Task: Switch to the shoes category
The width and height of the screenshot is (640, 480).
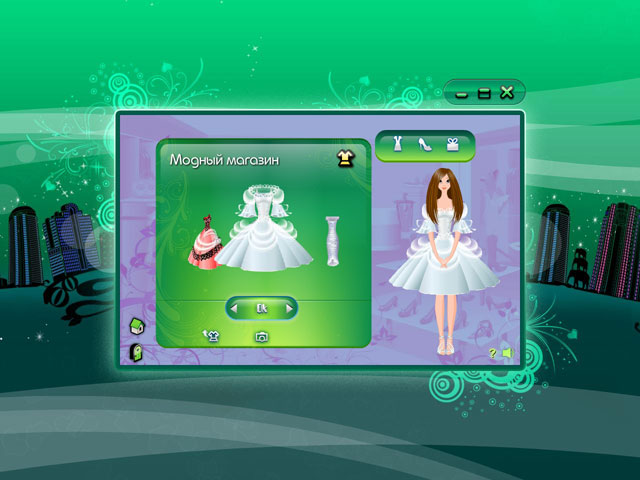Action: [424, 144]
